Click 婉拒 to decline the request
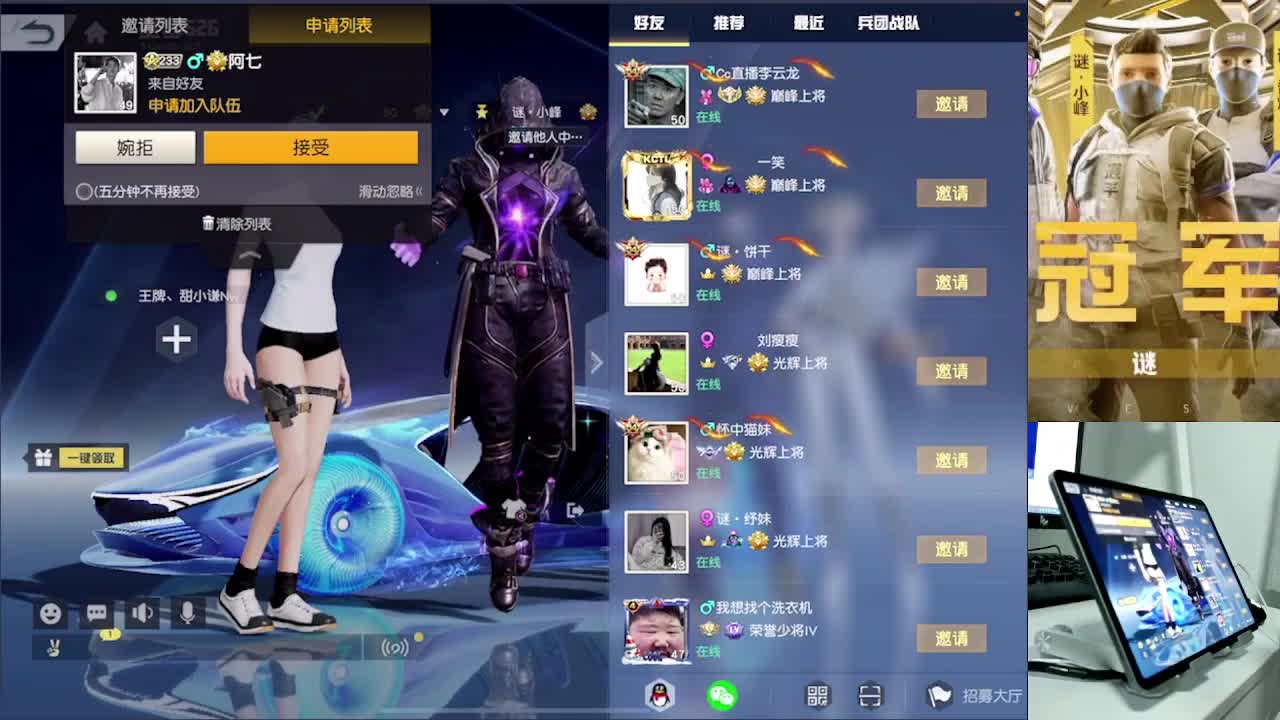The width and height of the screenshot is (1280, 720). point(135,146)
